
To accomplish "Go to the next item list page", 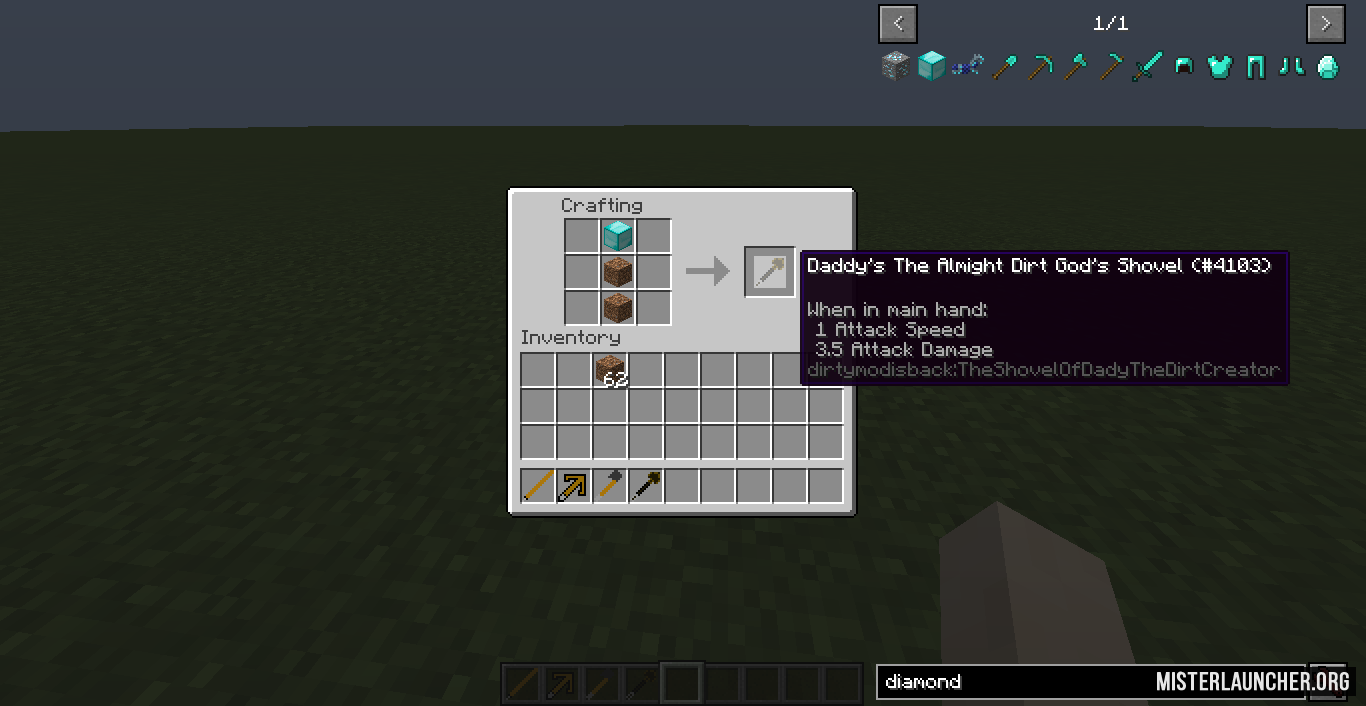I will pos(1325,23).
